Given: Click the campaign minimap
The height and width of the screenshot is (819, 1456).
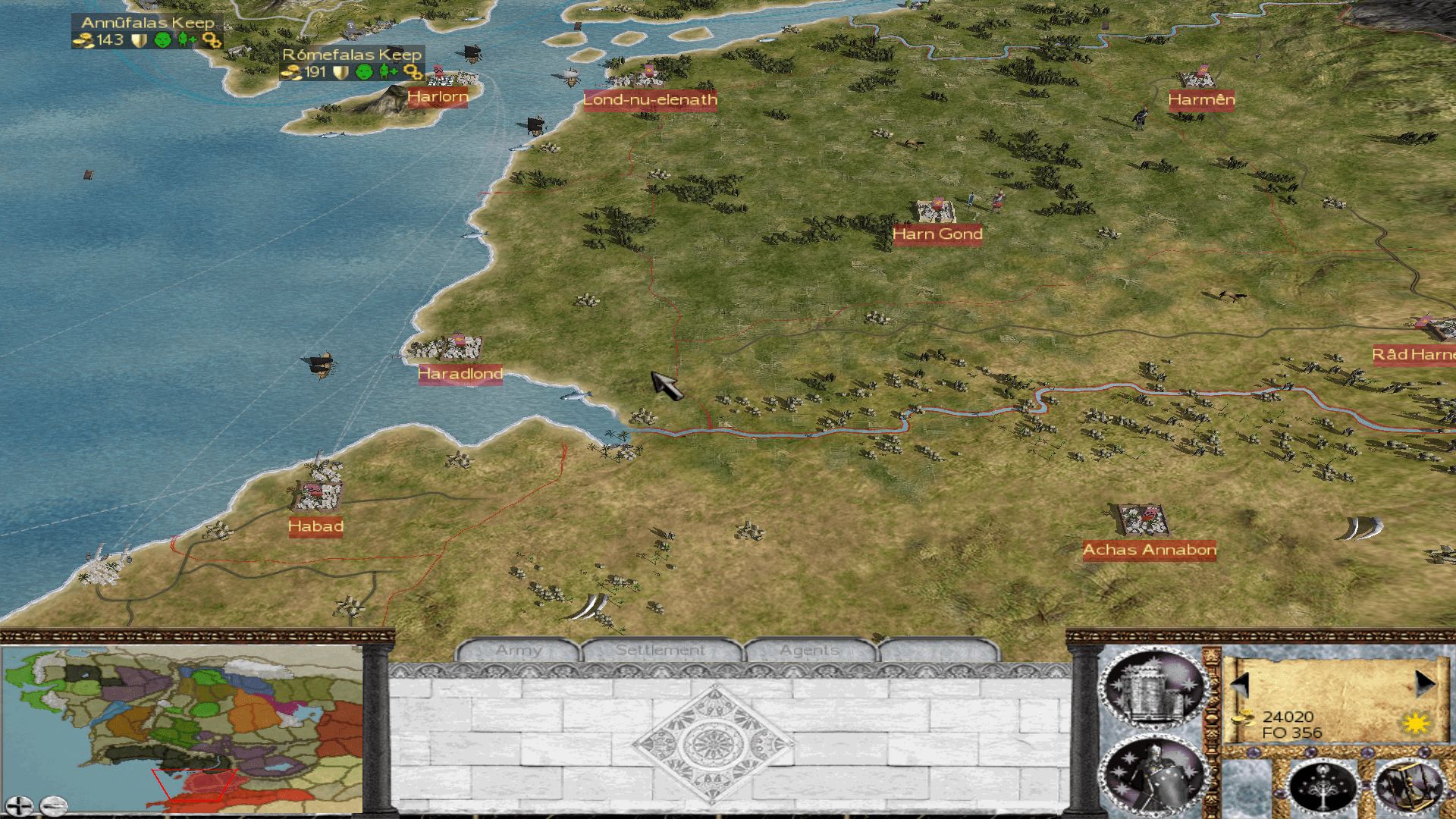Looking at the screenshot, I should click(x=182, y=724).
